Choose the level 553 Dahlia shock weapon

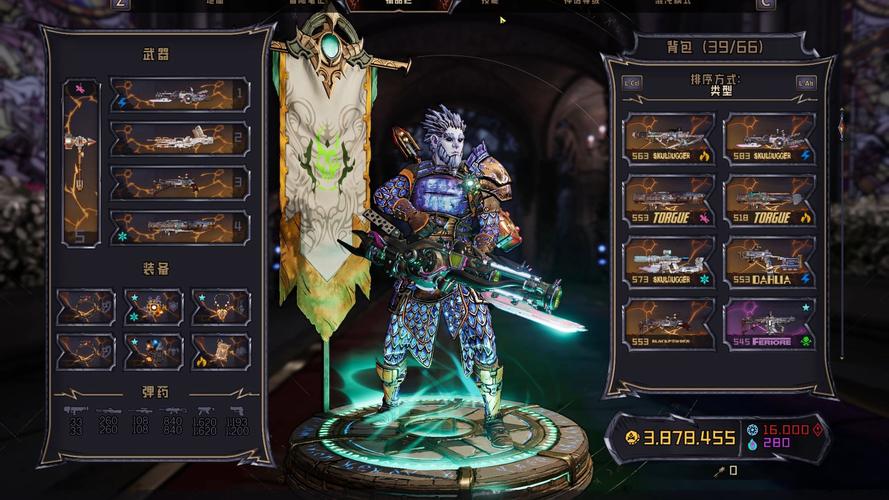coord(769,262)
